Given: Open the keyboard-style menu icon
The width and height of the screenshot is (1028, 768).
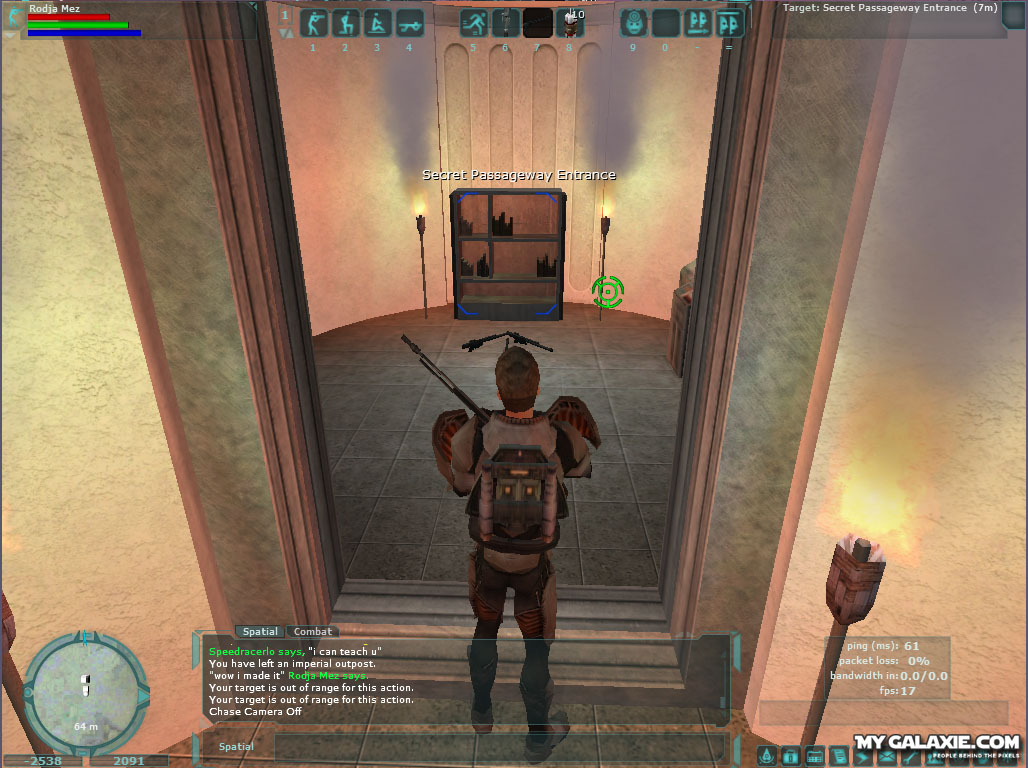Looking at the screenshot, I should (814, 756).
